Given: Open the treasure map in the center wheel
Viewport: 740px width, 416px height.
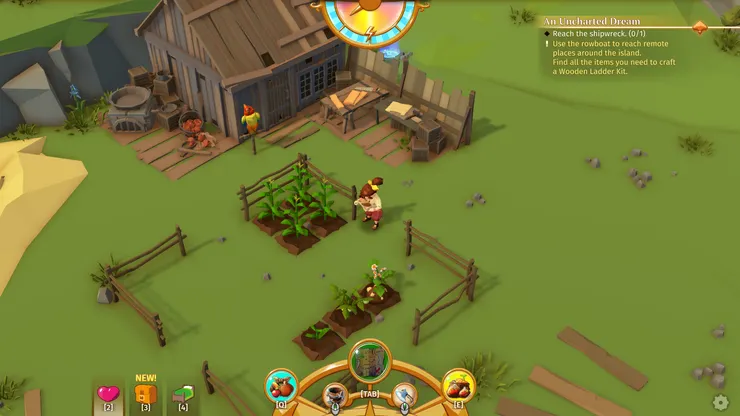Looking at the screenshot, I should tap(370, 361).
